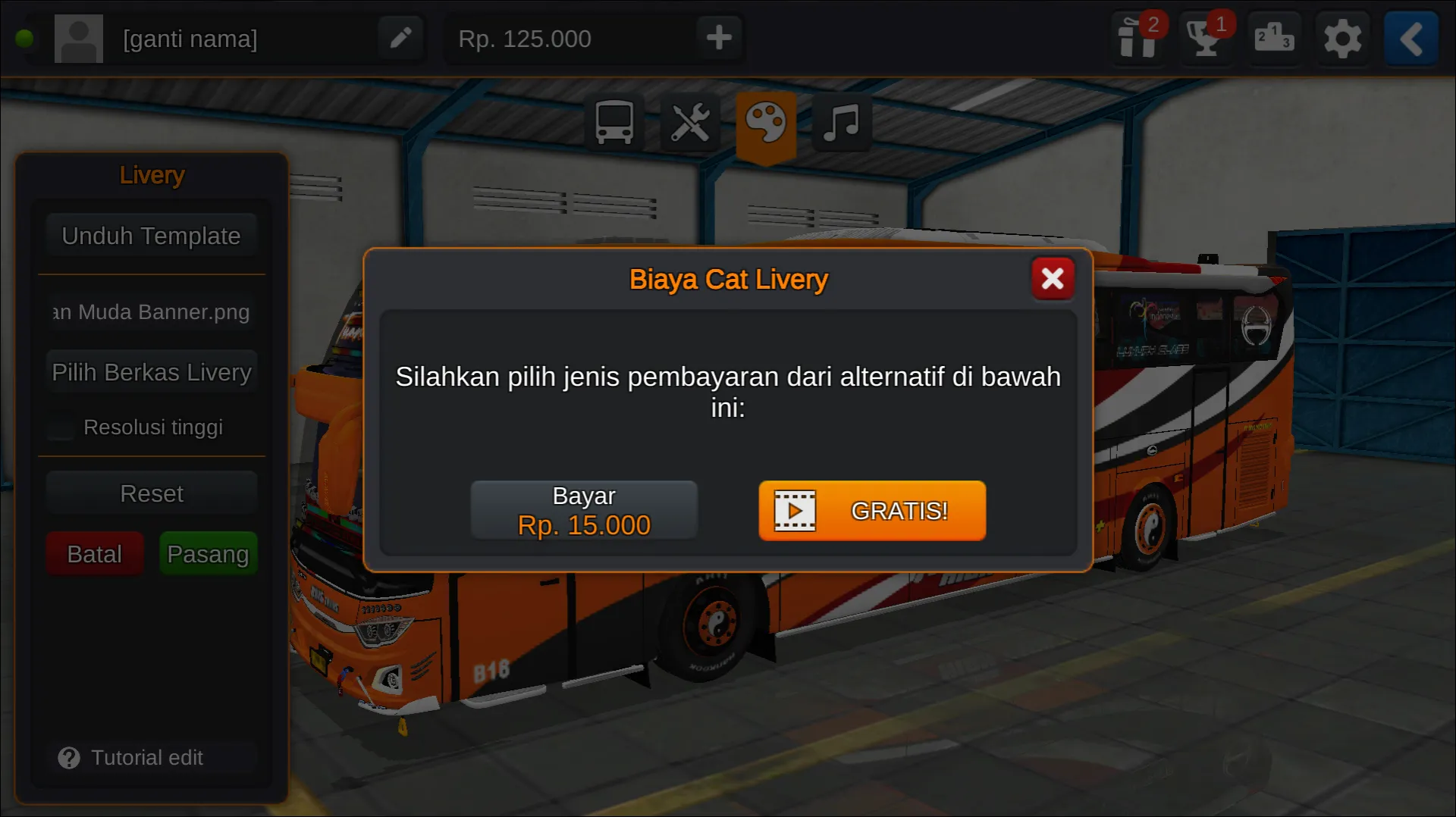View the trophy achievements
The width and height of the screenshot is (1456, 817).
click(1205, 38)
